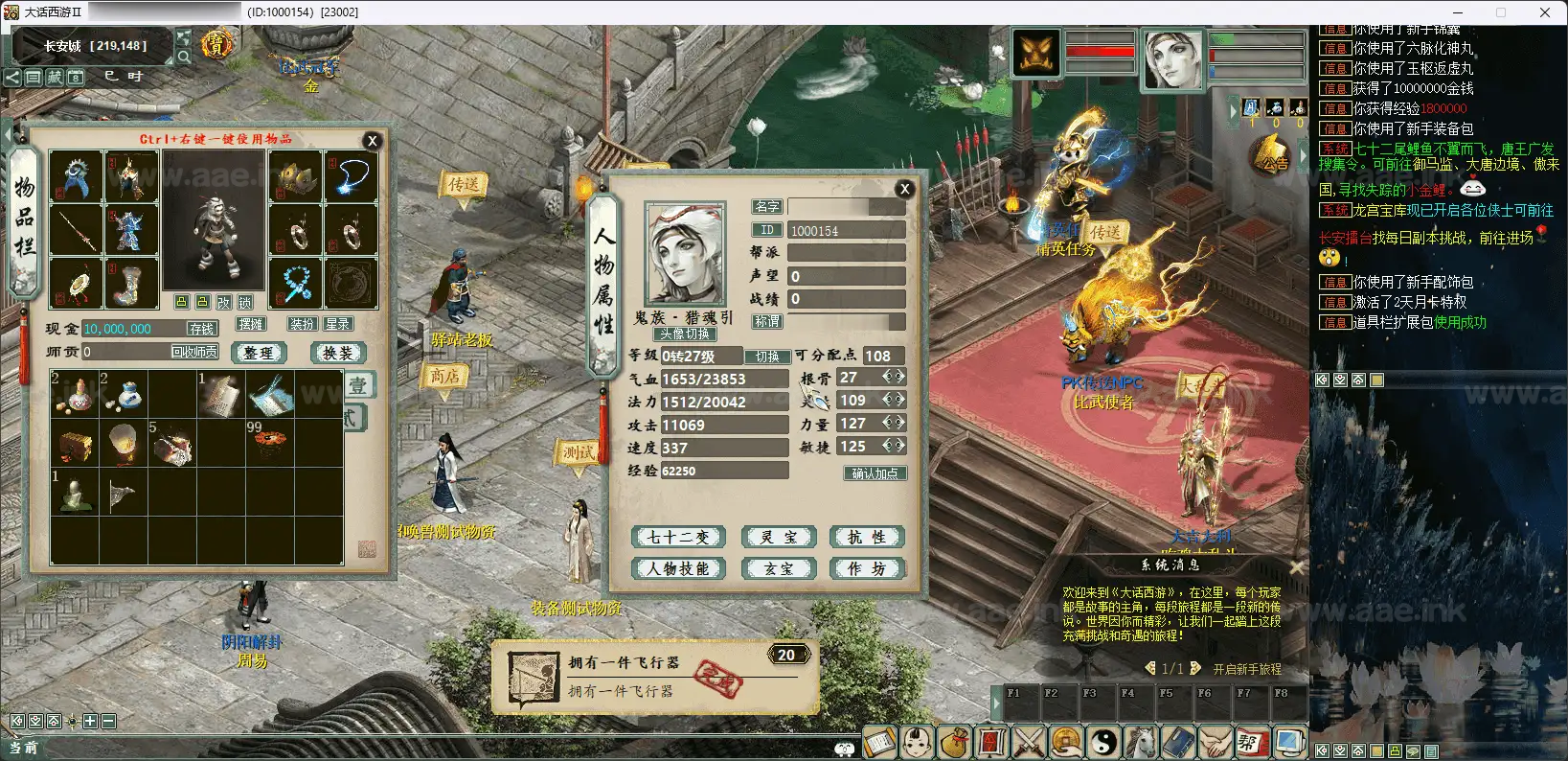Image resolution: width=1568 pixels, height=761 pixels.
Task: Select the treasure chest item in the bag
Action: click(x=76, y=445)
